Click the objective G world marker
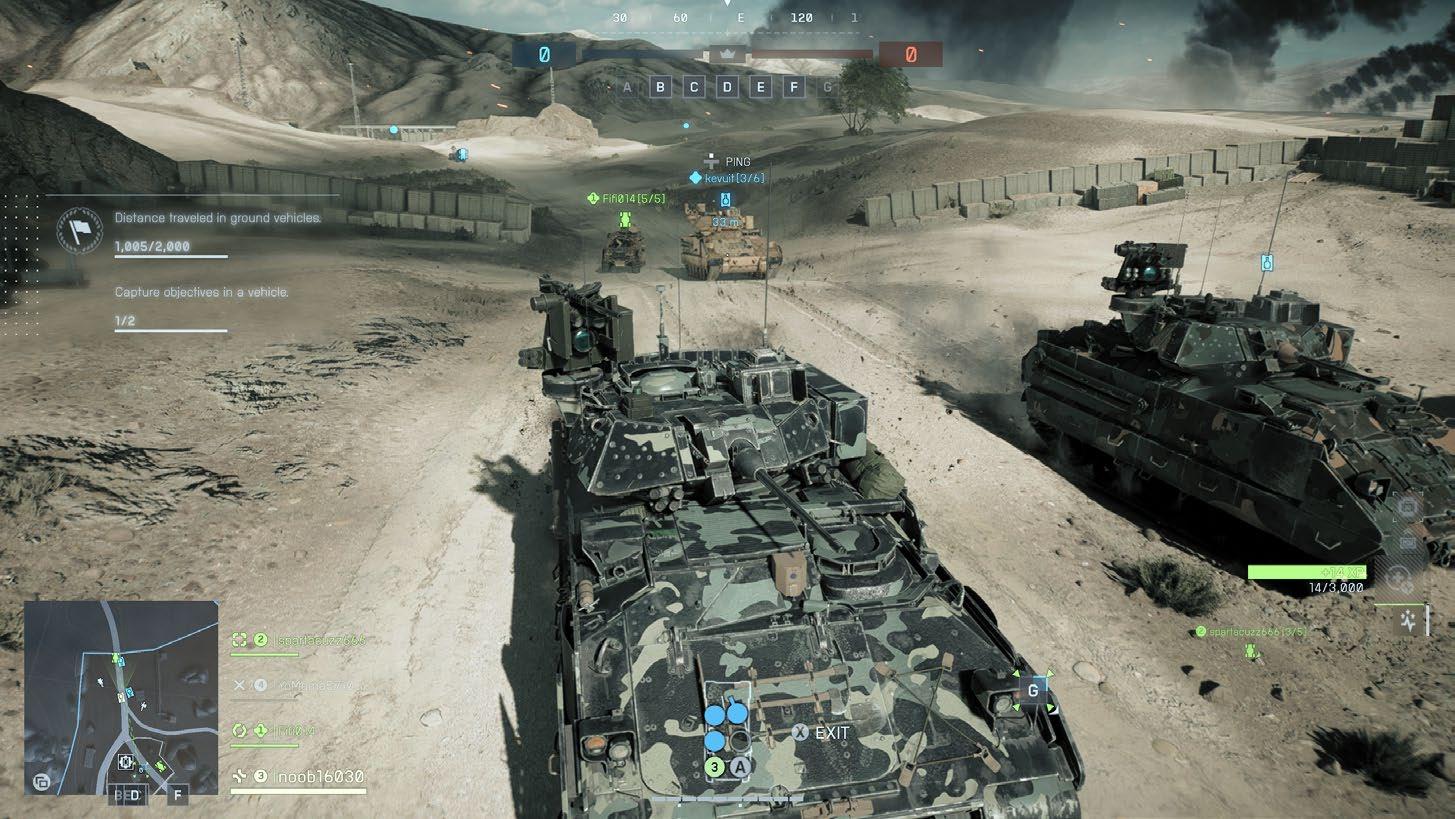1455x819 pixels. [1033, 690]
